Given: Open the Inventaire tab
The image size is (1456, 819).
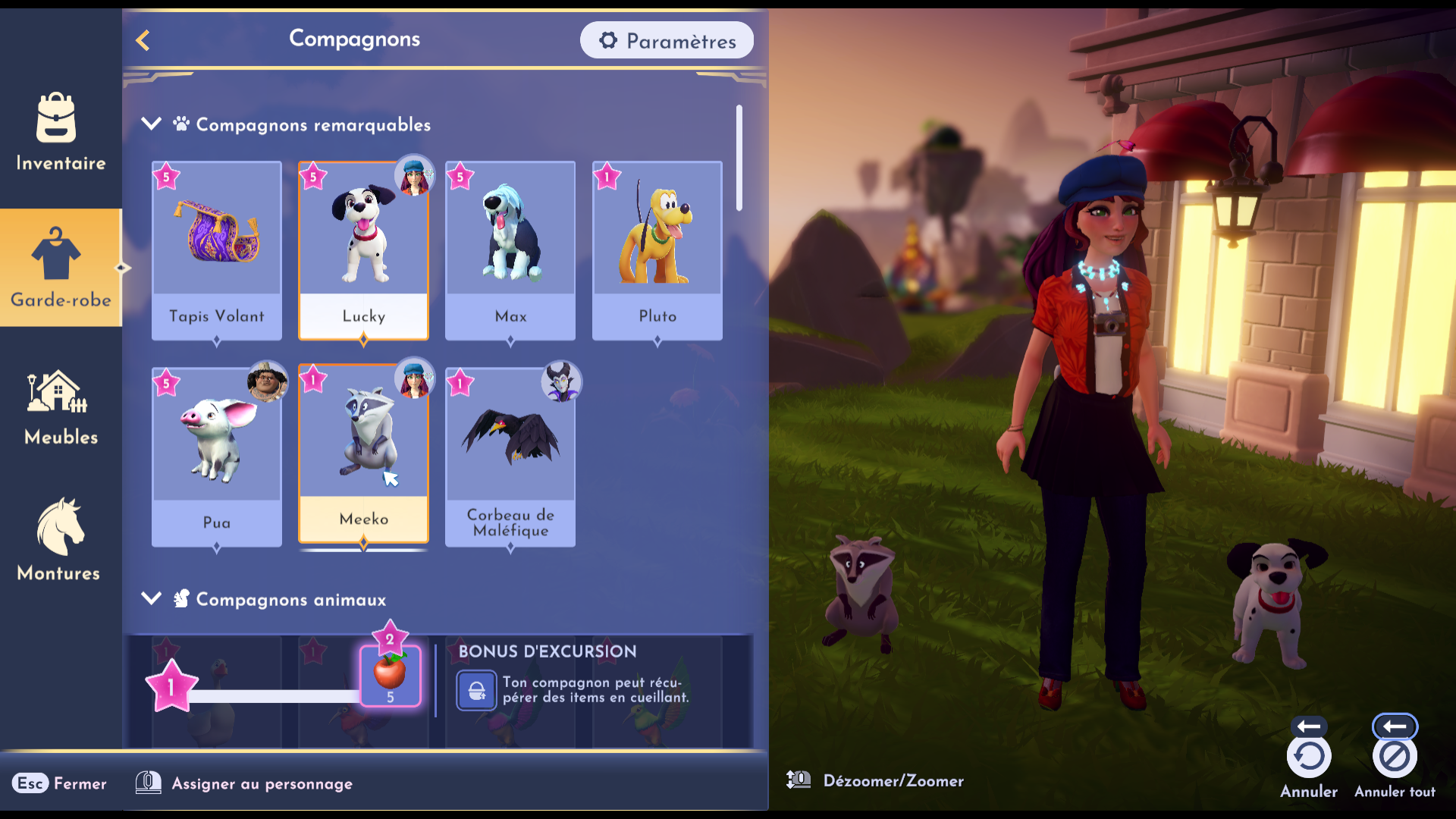Looking at the screenshot, I should point(61,133).
